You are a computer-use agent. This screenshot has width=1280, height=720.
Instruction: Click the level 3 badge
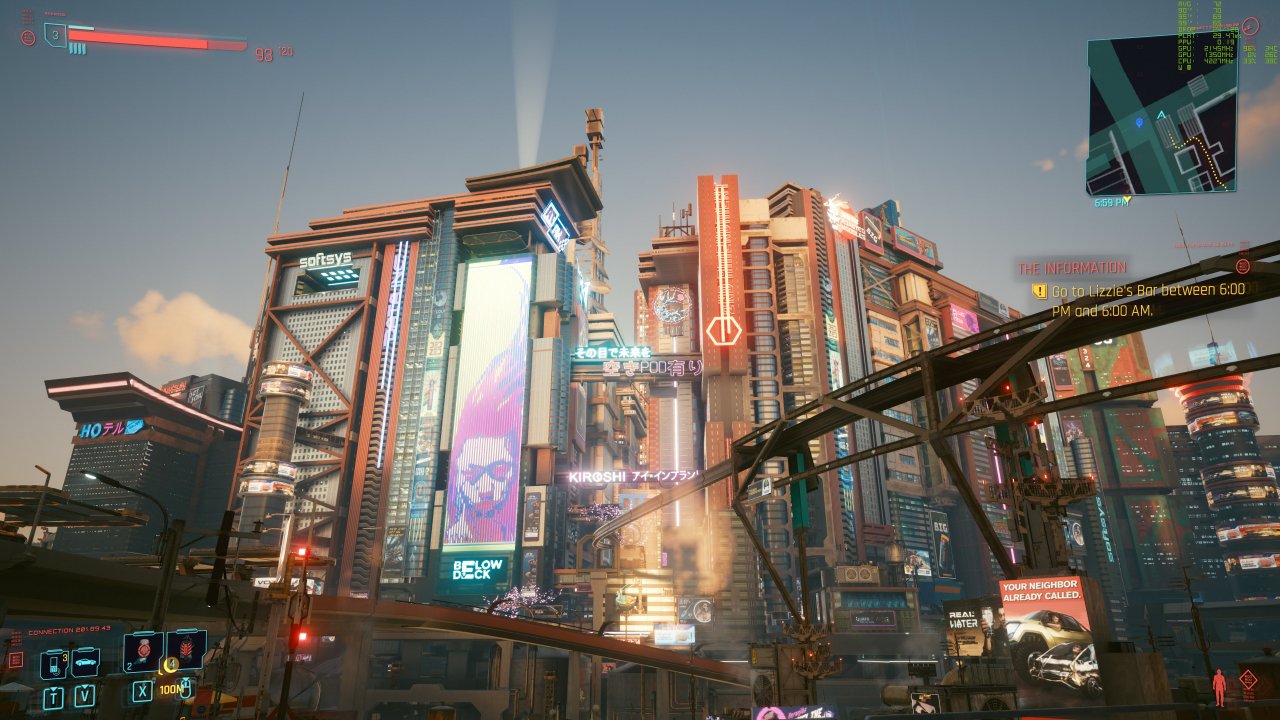[x=55, y=35]
